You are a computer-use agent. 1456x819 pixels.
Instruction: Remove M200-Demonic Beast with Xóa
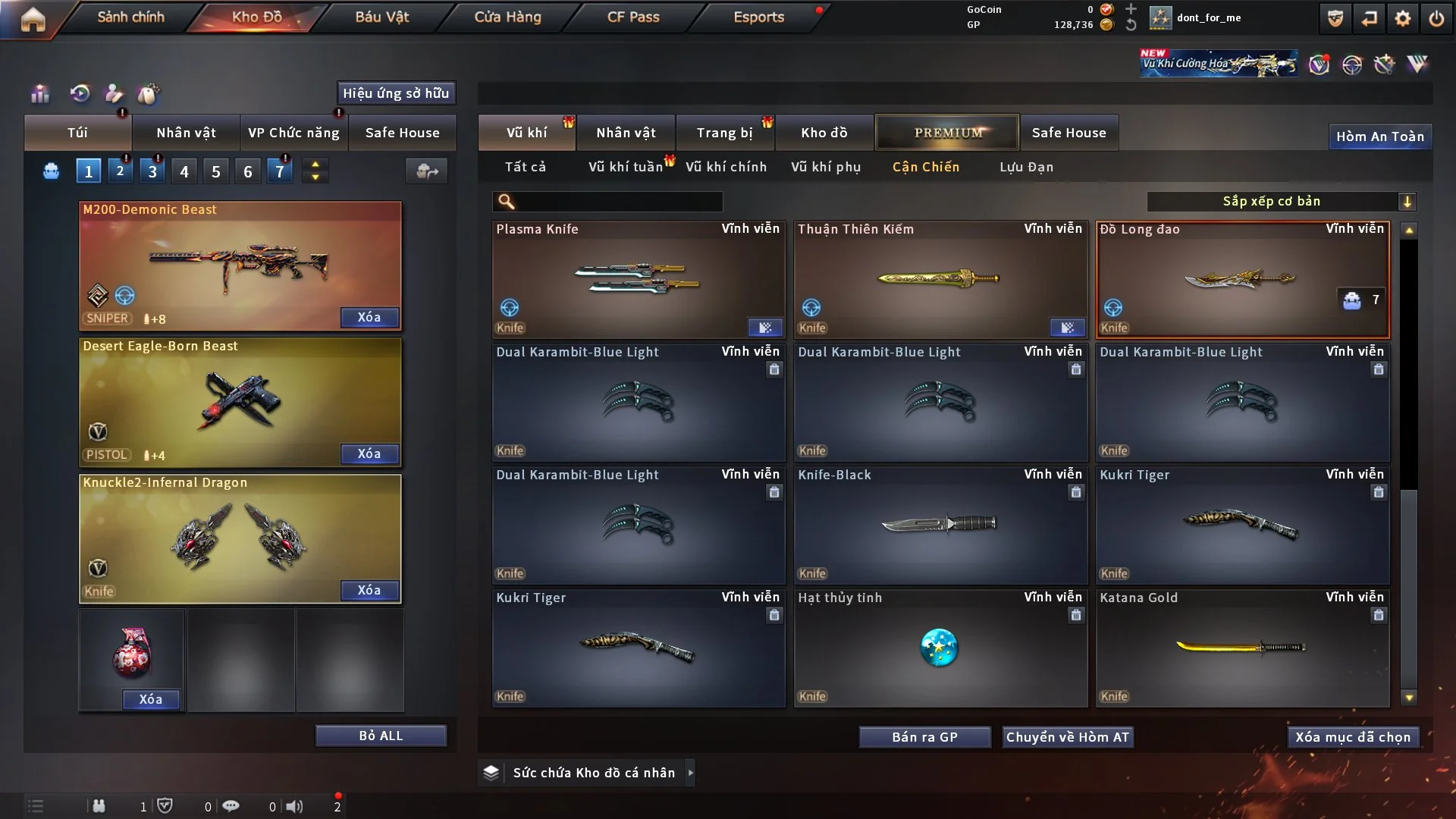(369, 317)
